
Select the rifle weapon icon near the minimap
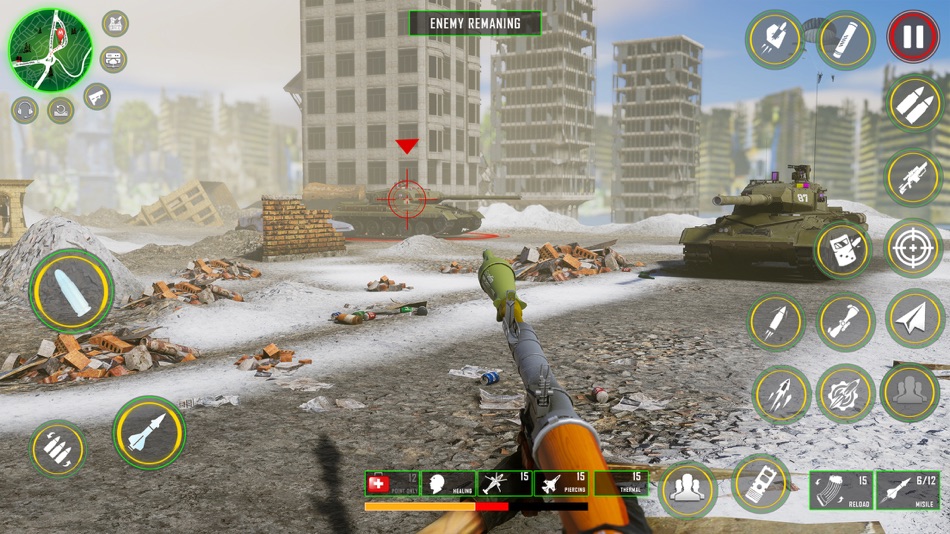[x=97, y=97]
